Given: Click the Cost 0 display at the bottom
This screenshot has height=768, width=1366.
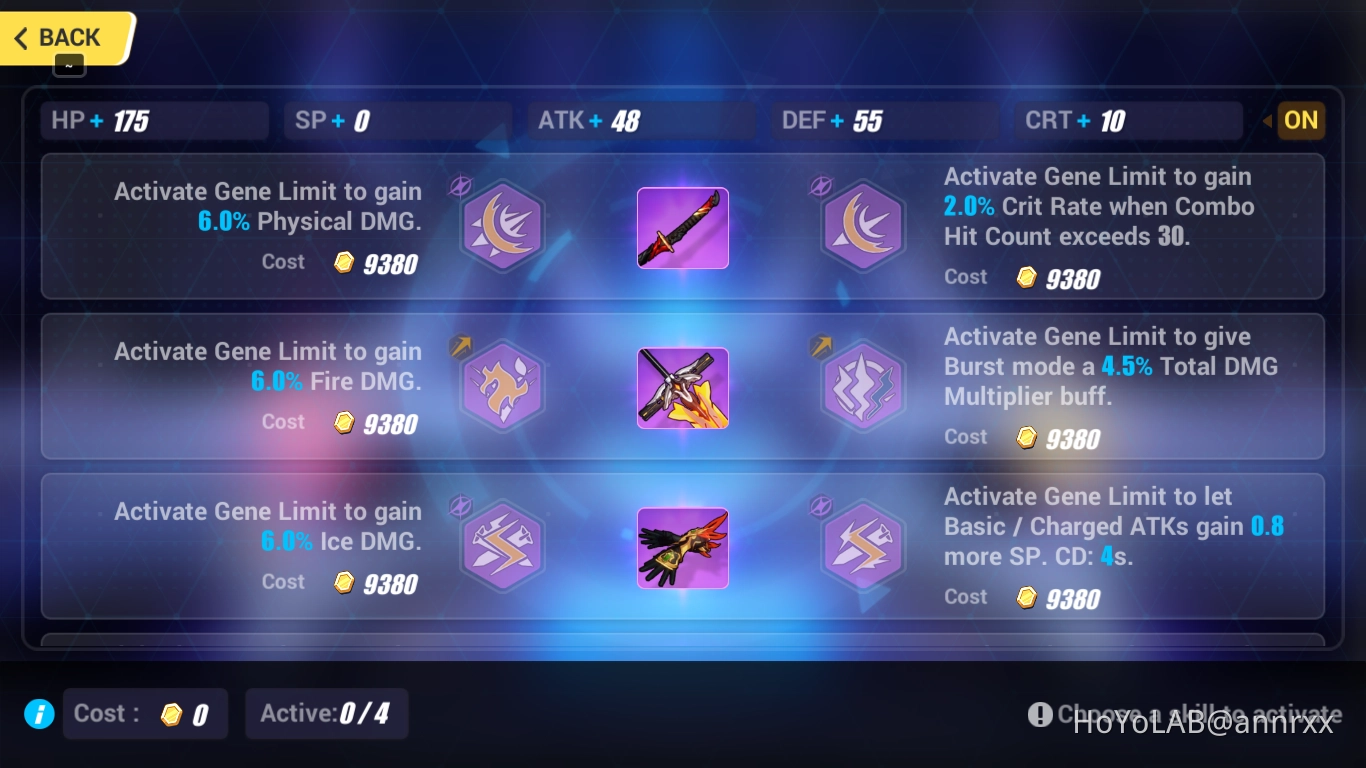Looking at the screenshot, I should click(x=144, y=714).
